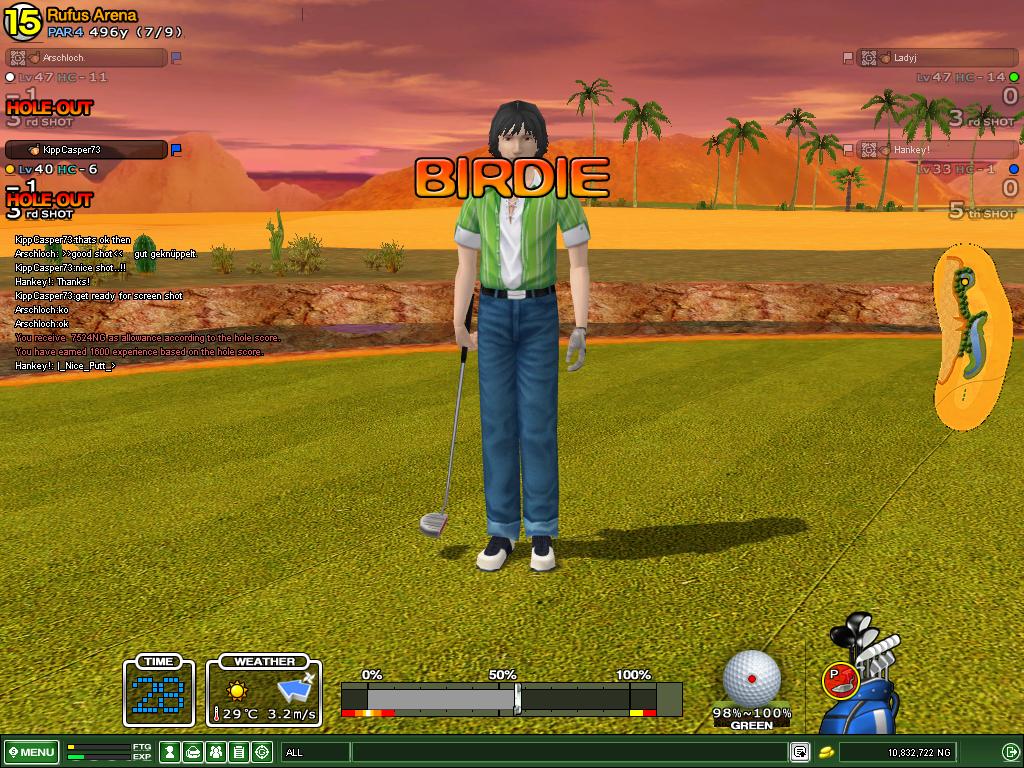Open the icon next to the profile button
The width and height of the screenshot is (1024, 768).
click(193, 752)
